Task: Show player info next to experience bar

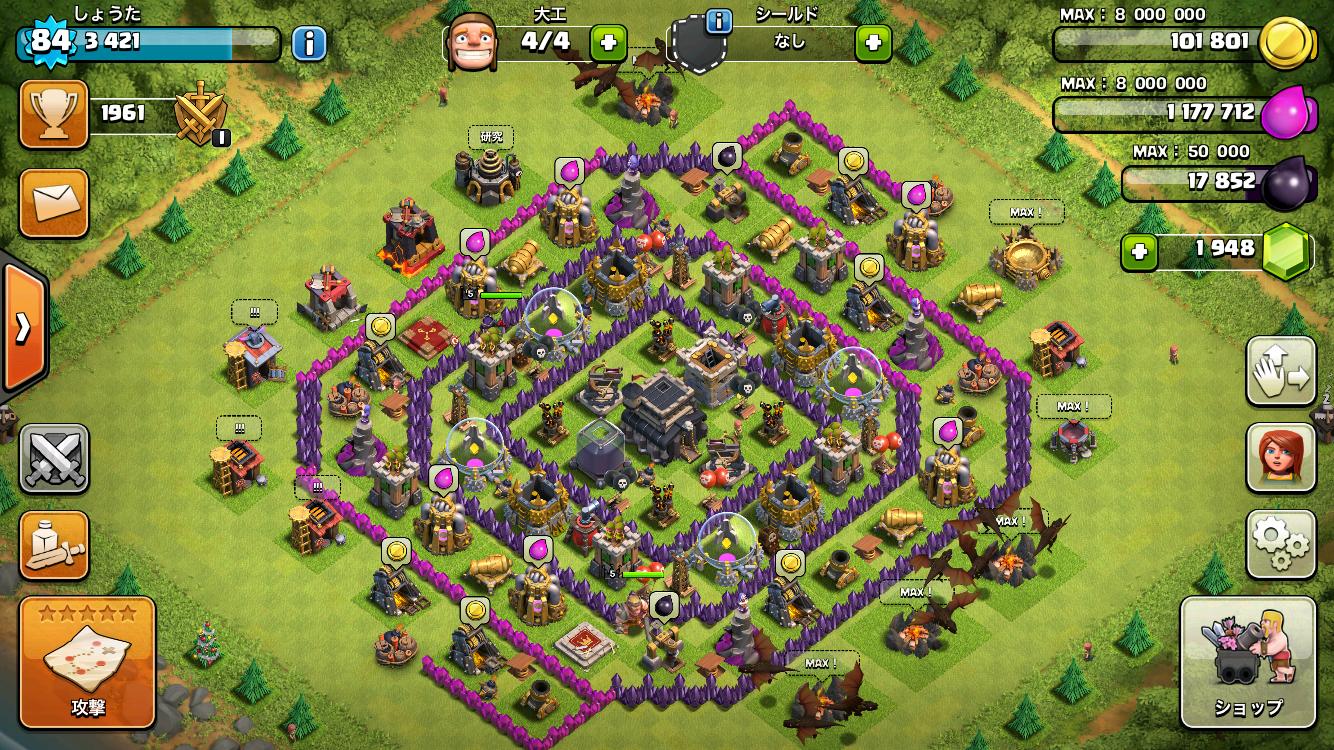Action: click(x=309, y=43)
